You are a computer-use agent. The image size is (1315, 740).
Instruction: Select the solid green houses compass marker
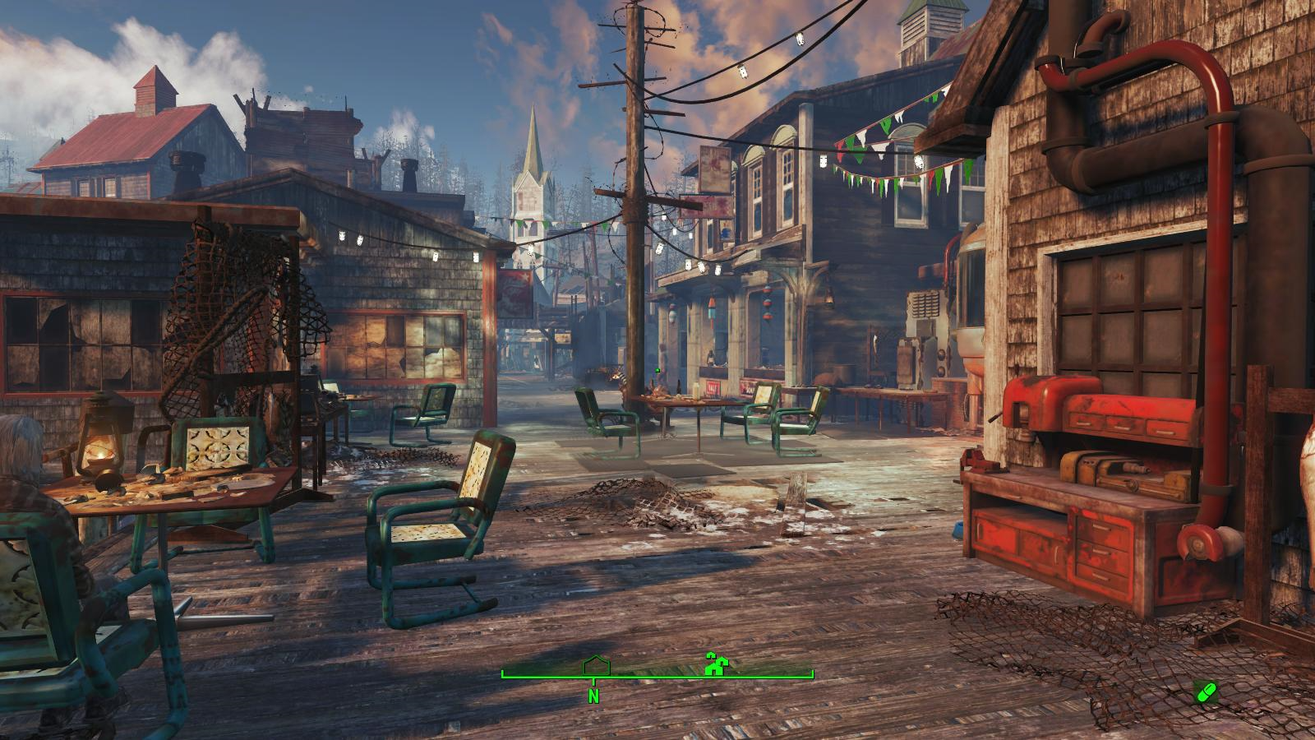pyautogui.click(x=715, y=664)
